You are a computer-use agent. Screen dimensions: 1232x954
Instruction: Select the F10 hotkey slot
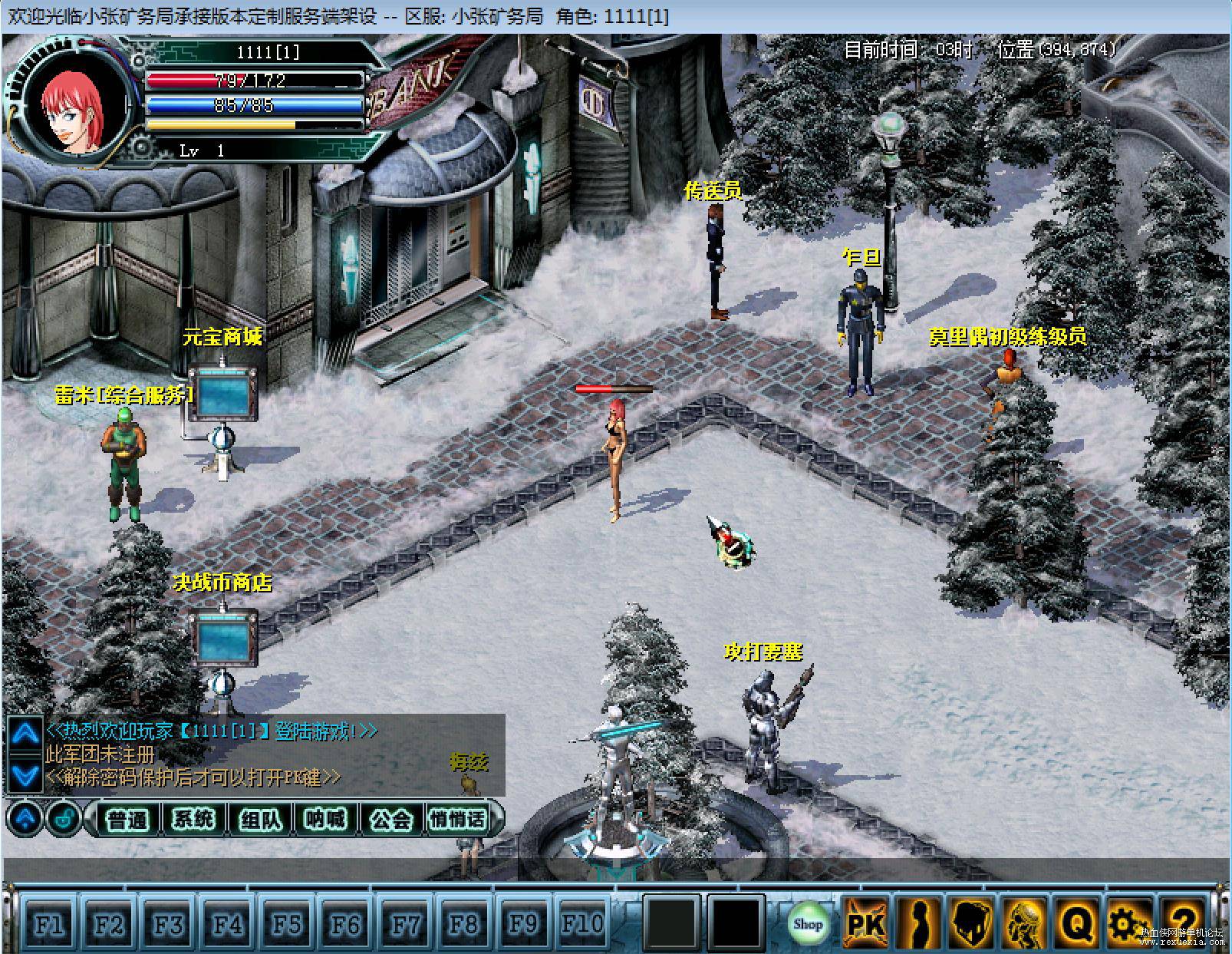click(x=581, y=924)
